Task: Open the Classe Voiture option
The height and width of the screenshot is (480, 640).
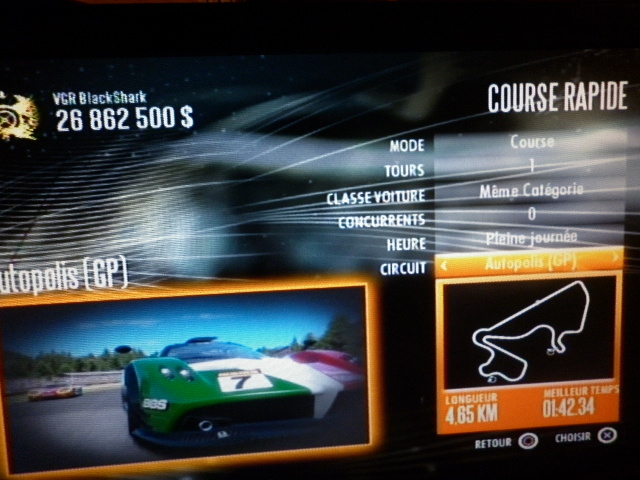Action: pos(531,190)
